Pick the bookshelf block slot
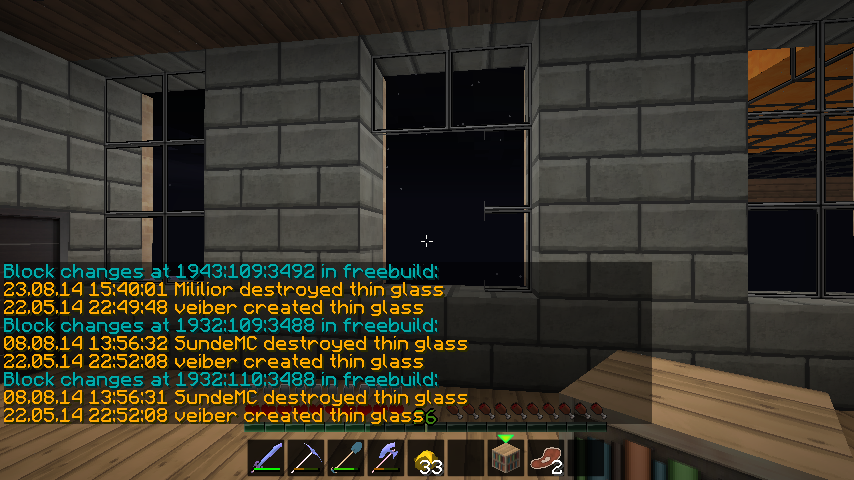This screenshot has height=480, width=854. click(507, 458)
